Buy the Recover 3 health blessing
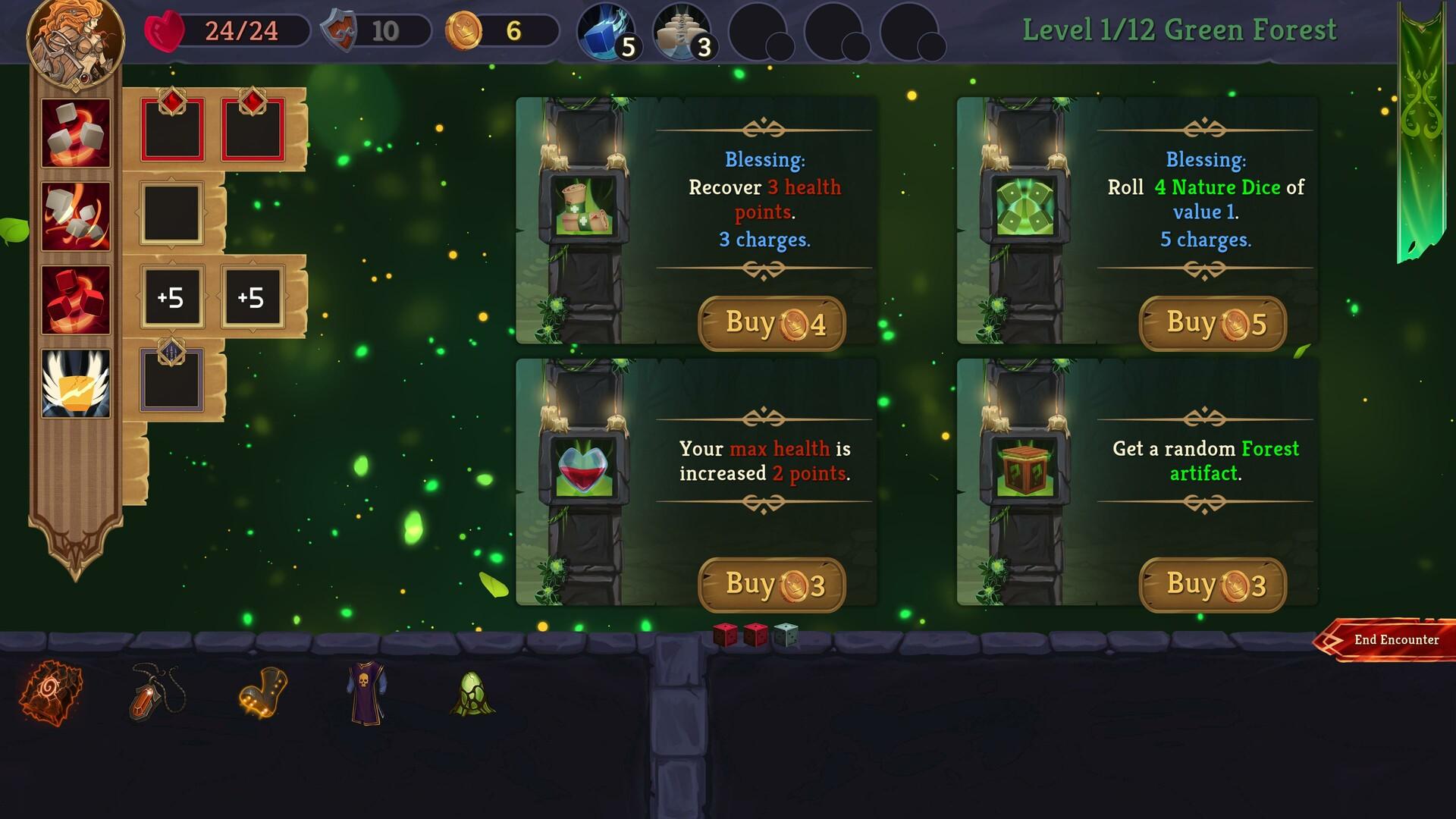1456x819 pixels. (771, 322)
